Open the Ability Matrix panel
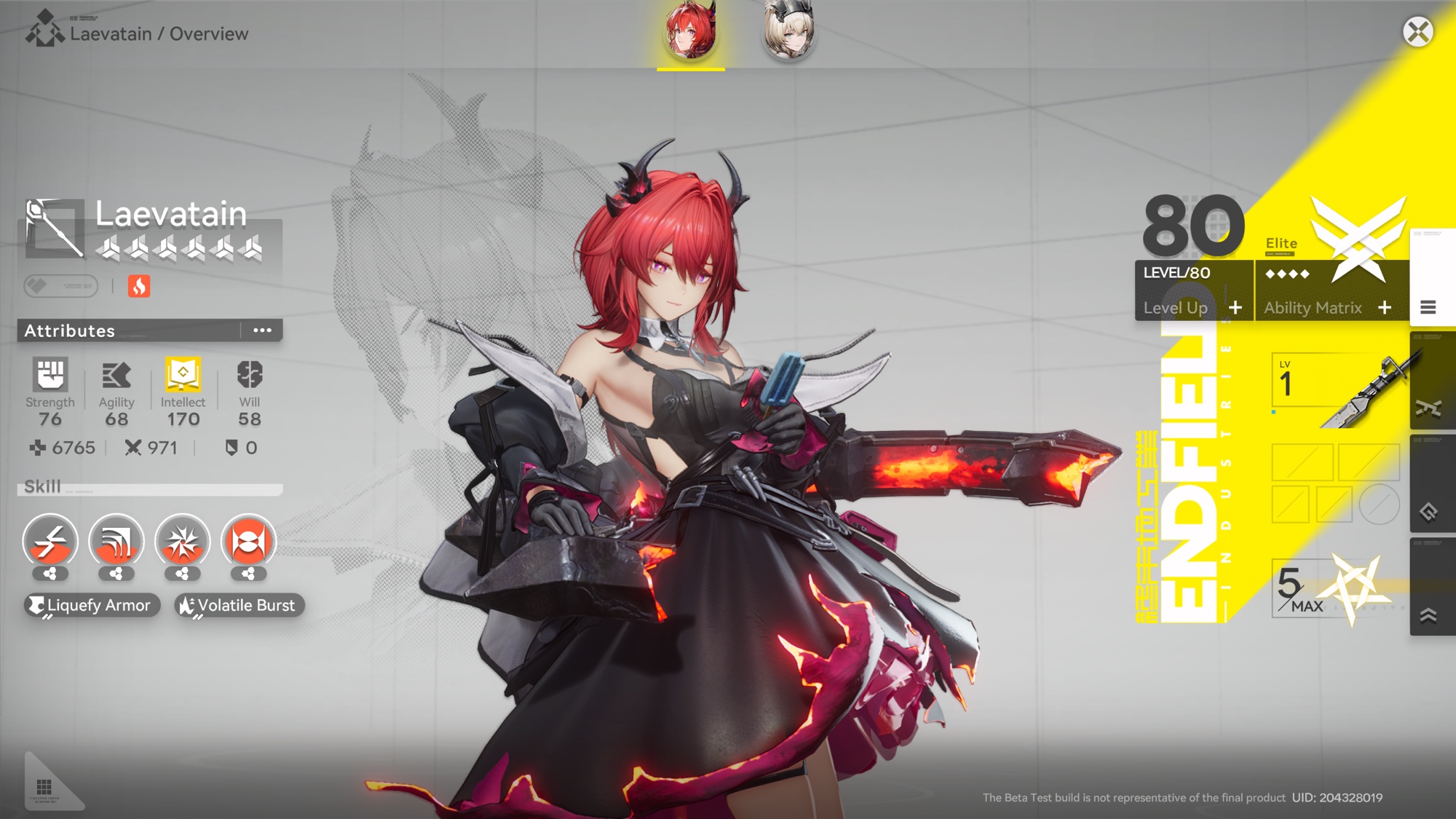This screenshot has height=819, width=1456. [1327, 308]
